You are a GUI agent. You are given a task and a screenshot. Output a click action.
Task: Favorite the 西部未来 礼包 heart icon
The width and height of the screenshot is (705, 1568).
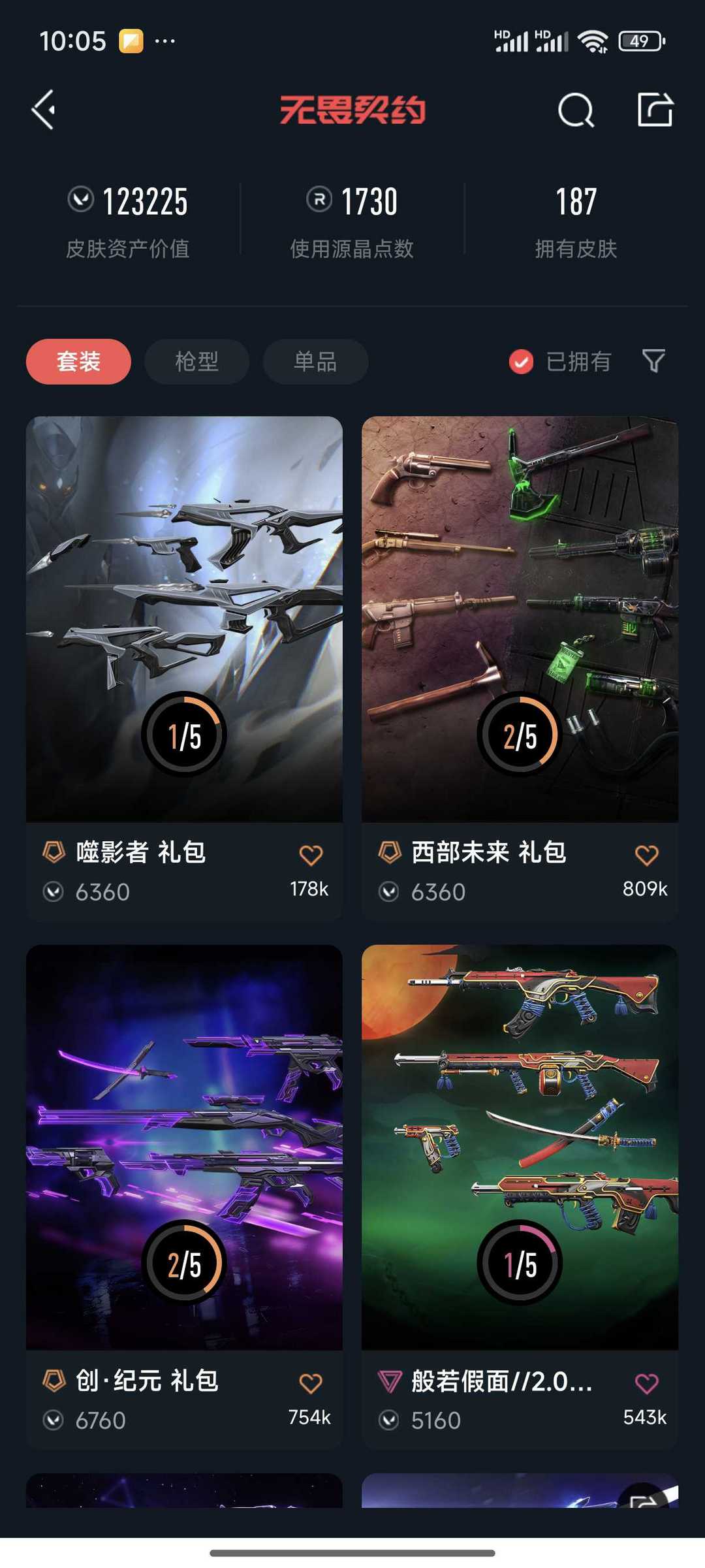click(646, 855)
